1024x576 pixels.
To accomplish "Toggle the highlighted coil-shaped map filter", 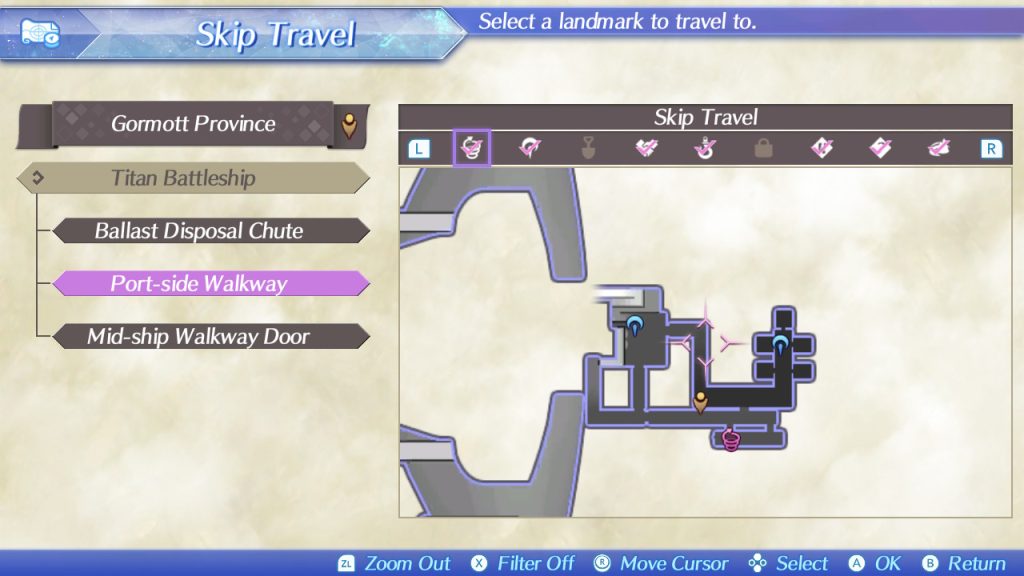I will pyautogui.click(x=471, y=149).
